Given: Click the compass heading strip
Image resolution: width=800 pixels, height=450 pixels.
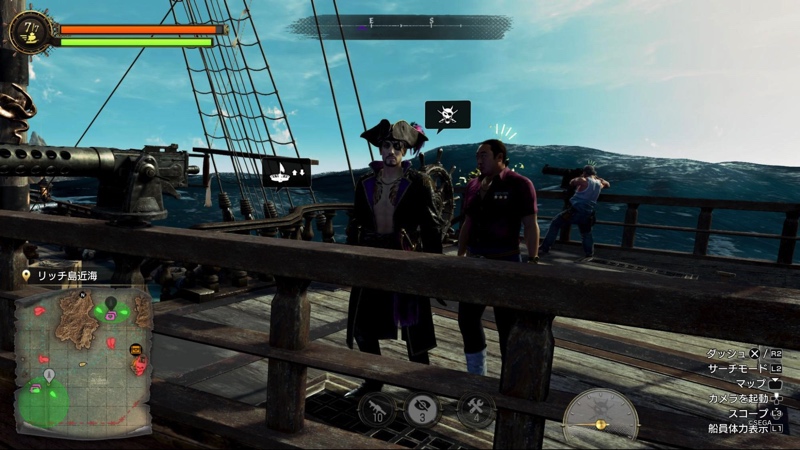Looking at the screenshot, I should [x=400, y=24].
